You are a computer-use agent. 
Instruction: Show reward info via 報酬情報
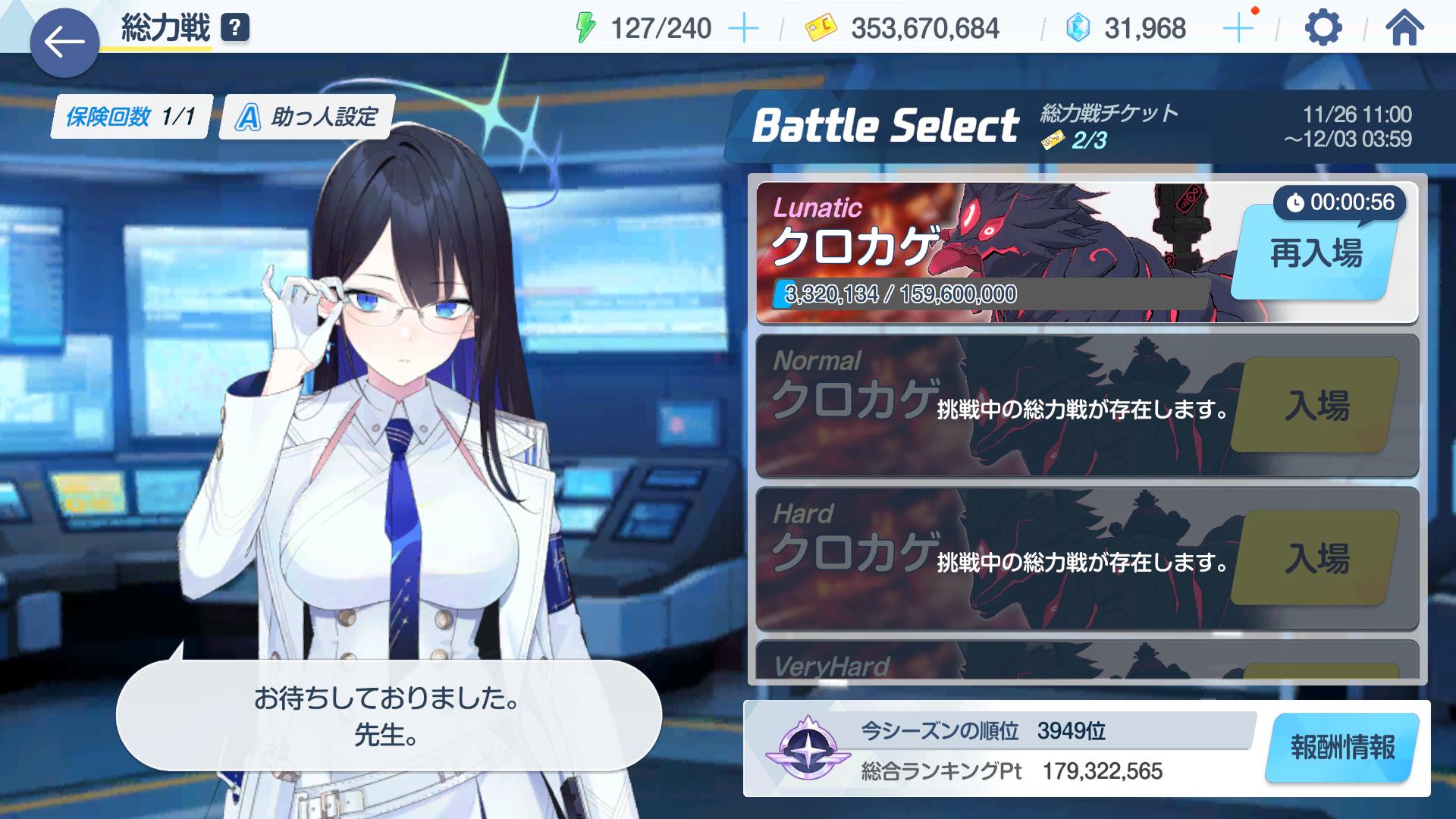(1342, 748)
